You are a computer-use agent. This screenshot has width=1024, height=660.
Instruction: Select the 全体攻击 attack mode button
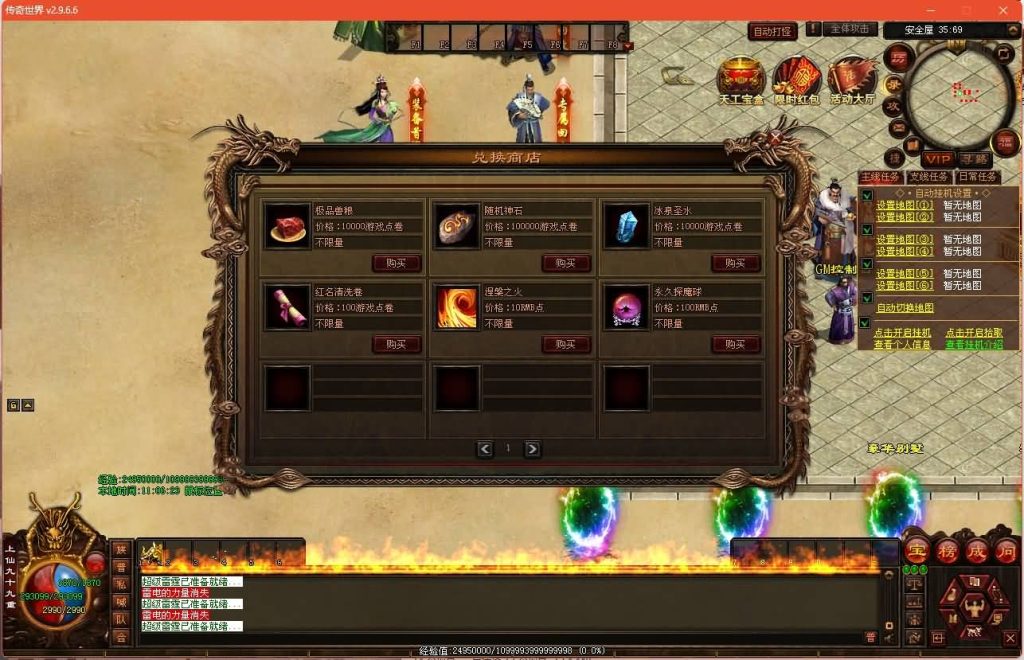coord(851,30)
